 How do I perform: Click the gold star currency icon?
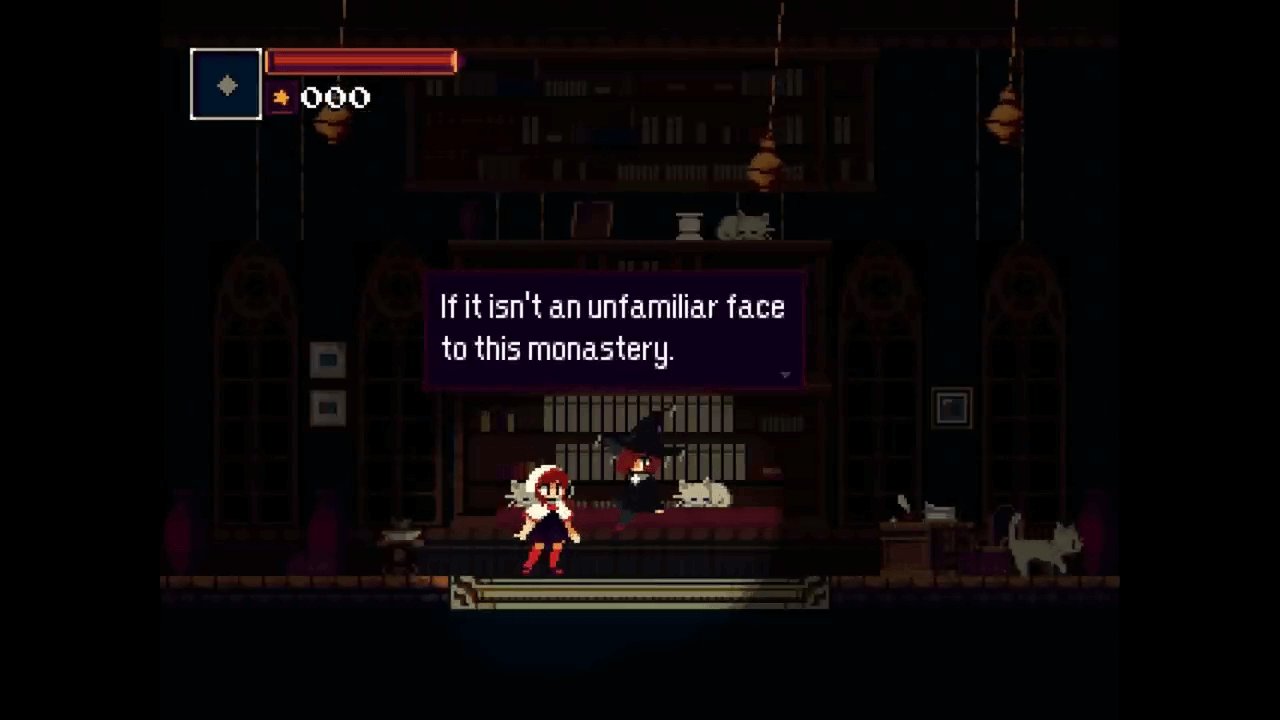(x=282, y=97)
